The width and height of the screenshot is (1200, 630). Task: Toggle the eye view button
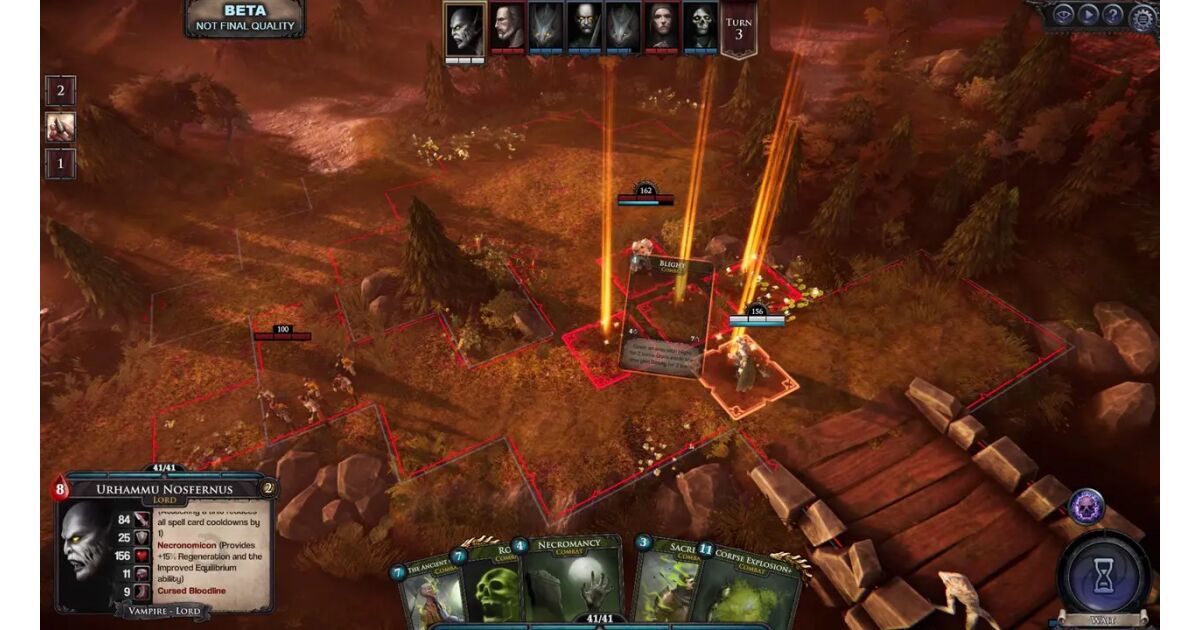pyautogui.click(x=1064, y=14)
